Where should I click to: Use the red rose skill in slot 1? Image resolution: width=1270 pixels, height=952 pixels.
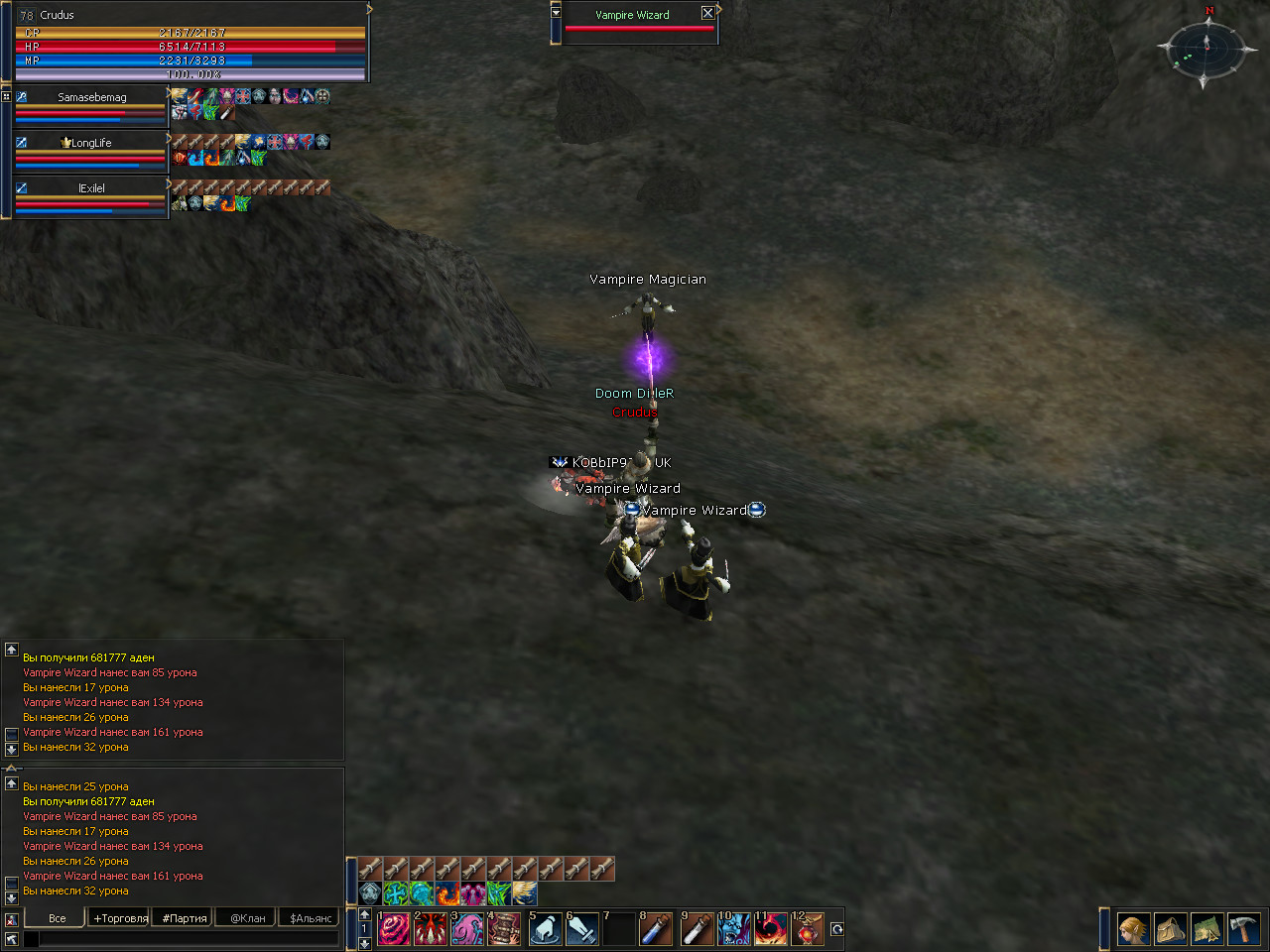tap(394, 929)
